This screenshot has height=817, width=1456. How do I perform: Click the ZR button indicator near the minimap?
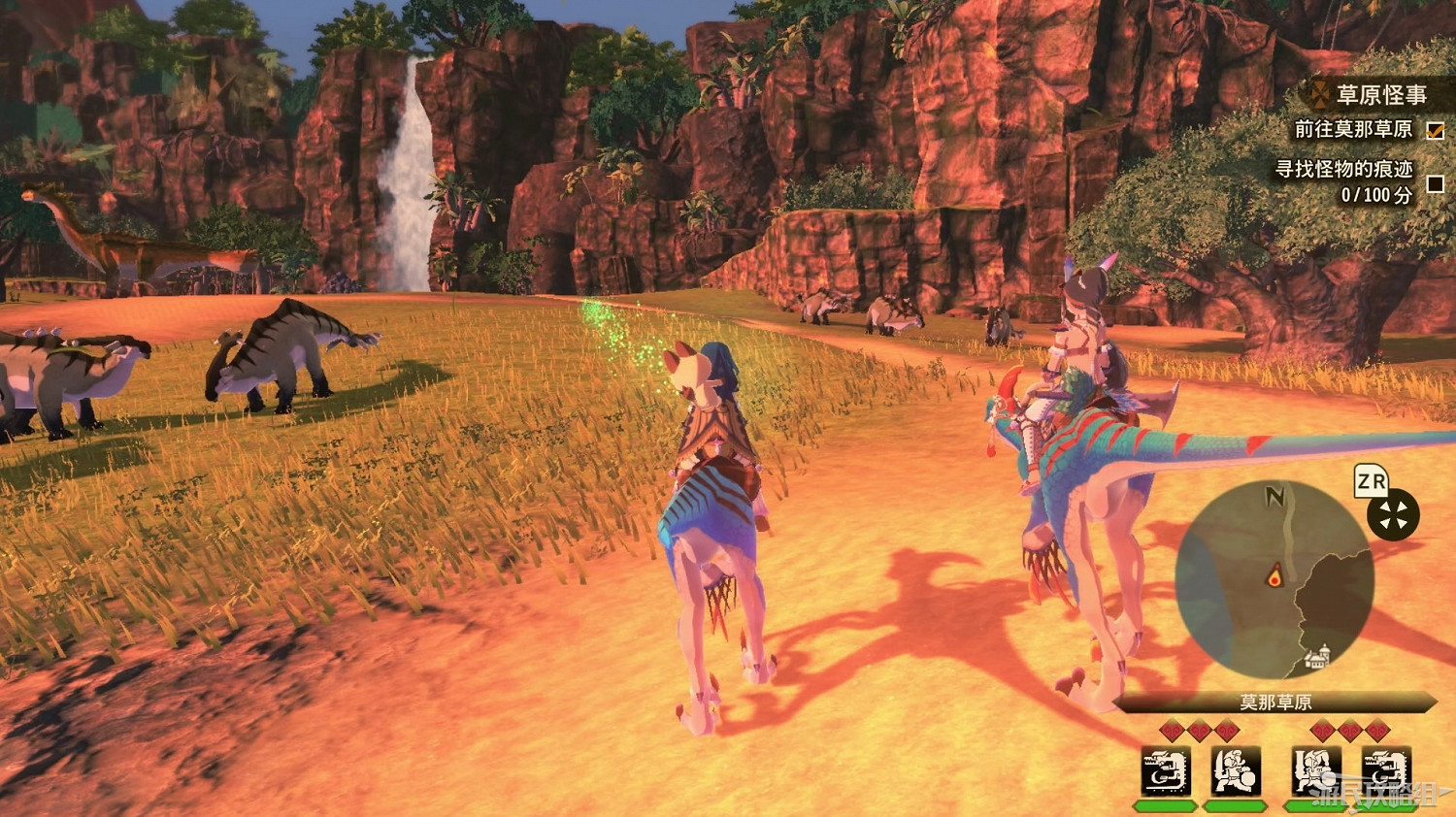click(x=1370, y=482)
